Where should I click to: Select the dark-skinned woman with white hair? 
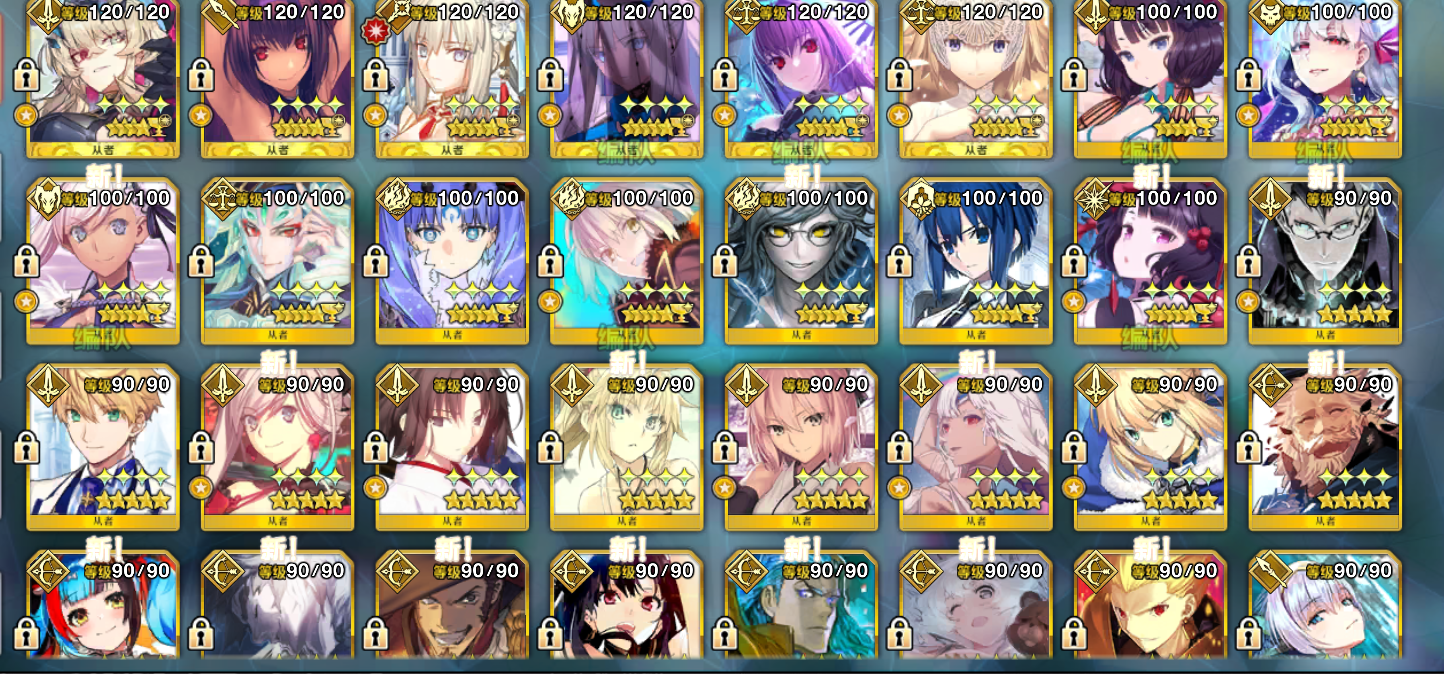click(976, 448)
